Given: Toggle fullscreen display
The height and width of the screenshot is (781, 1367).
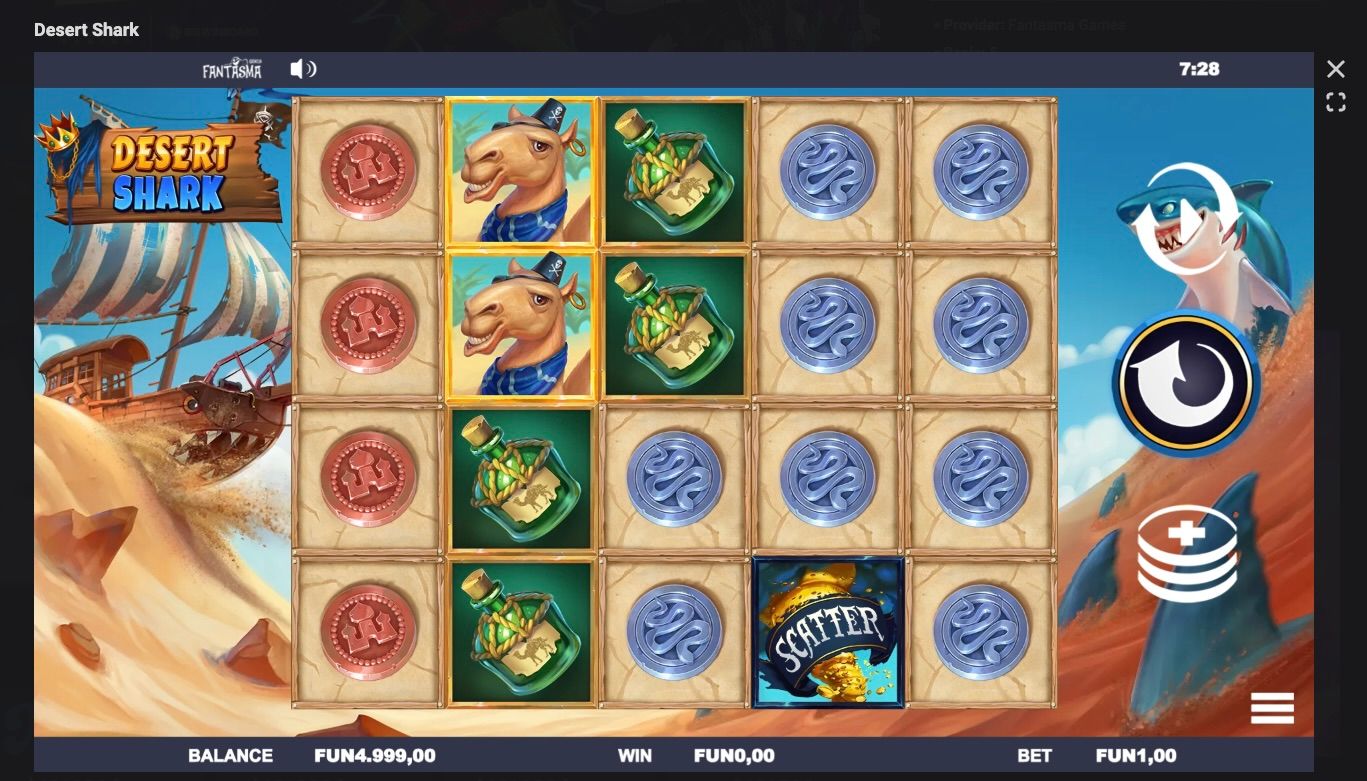Looking at the screenshot, I should click(1334, 102).
